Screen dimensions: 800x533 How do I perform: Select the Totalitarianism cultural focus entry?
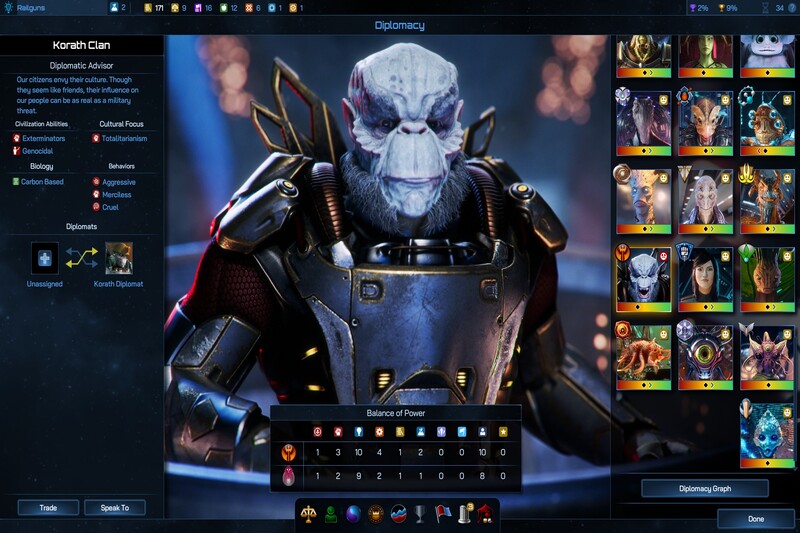129,137
